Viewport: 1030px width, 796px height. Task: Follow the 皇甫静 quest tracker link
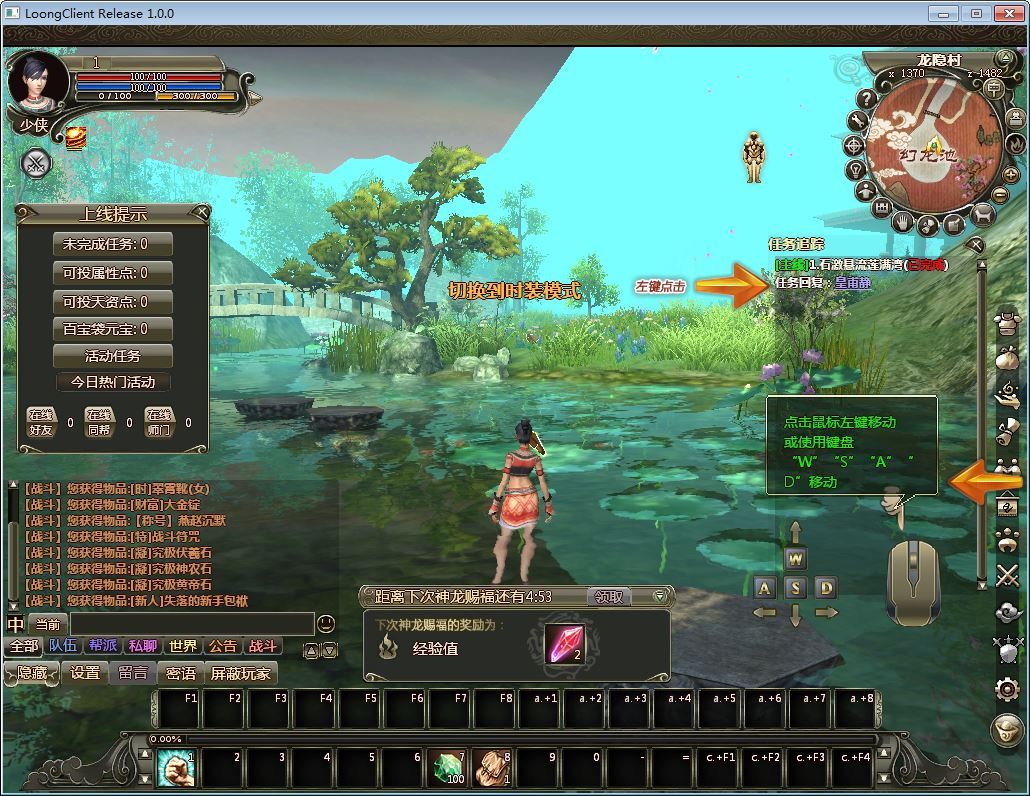(853, 283)
